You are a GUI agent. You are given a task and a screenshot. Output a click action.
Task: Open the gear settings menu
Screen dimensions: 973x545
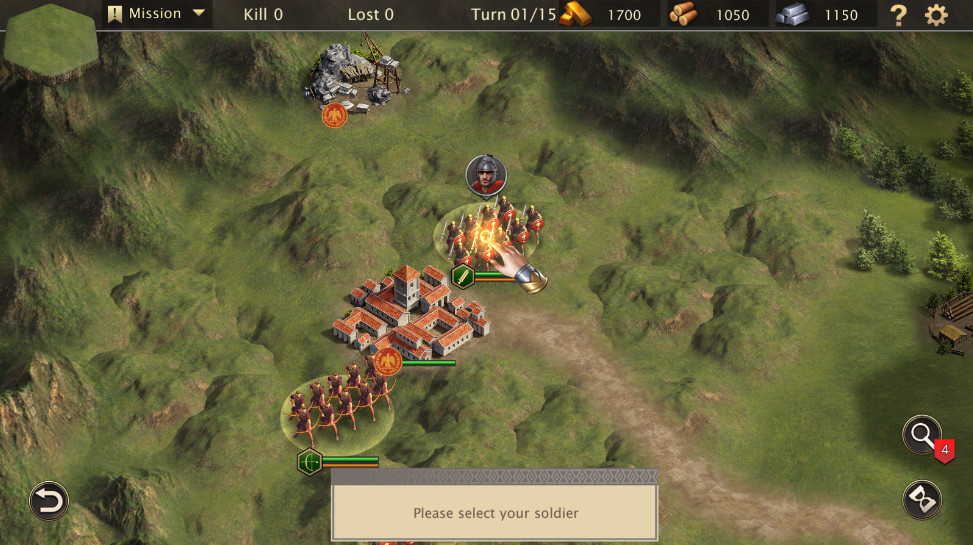(936, 15)
